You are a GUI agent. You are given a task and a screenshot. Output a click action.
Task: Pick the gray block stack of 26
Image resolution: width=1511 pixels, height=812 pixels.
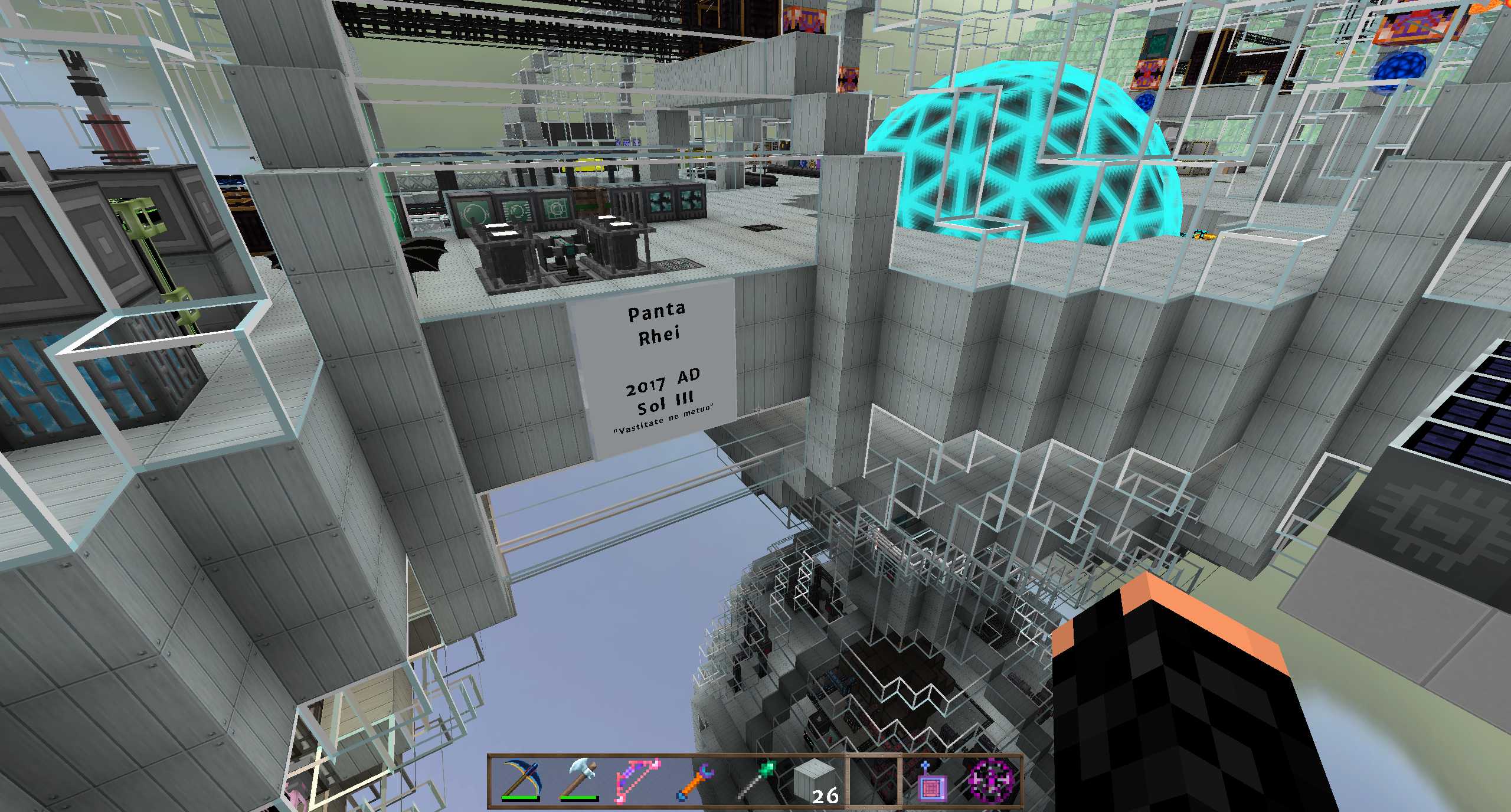[815, 780]
